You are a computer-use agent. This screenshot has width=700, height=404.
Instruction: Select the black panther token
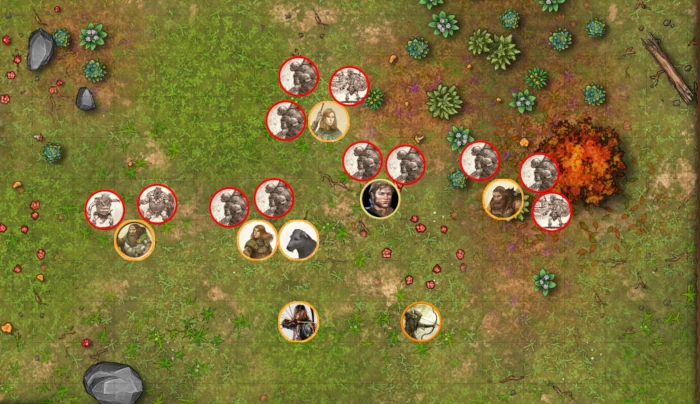(x=298, y=241)
